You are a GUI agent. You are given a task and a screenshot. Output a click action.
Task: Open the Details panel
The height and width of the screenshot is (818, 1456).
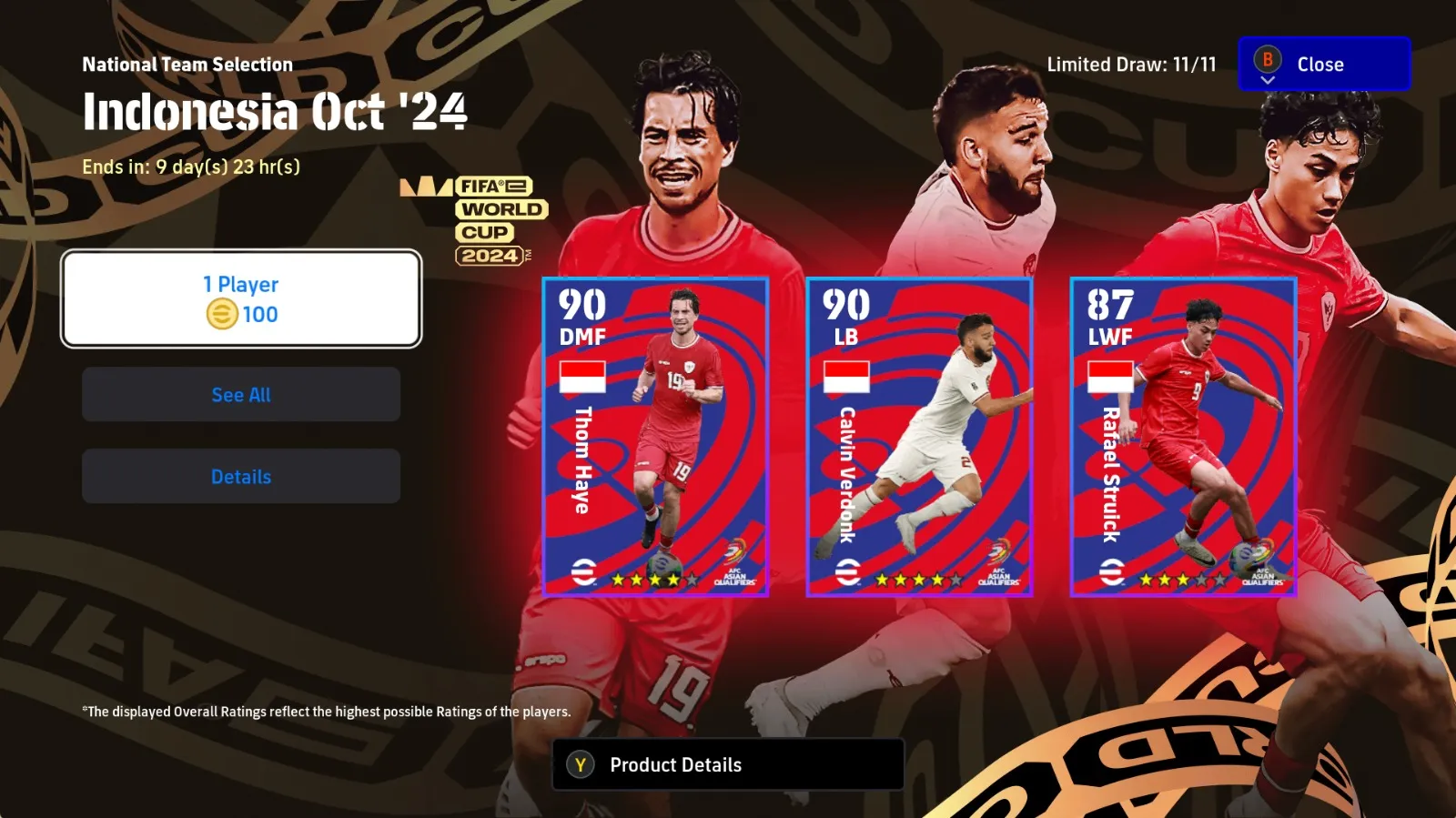coord(241,476)
